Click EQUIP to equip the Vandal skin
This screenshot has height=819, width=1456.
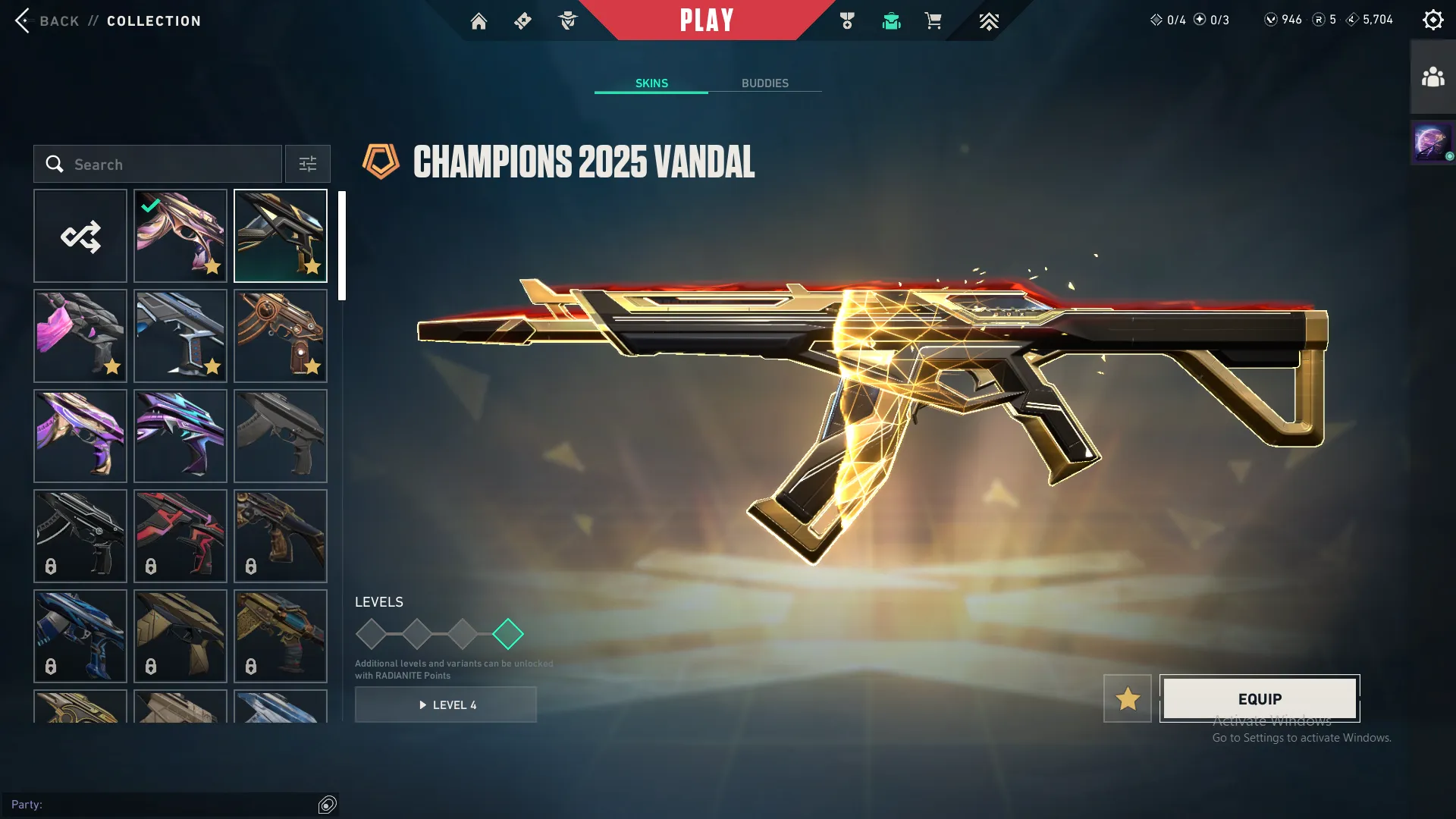(x=1259, y=698)
